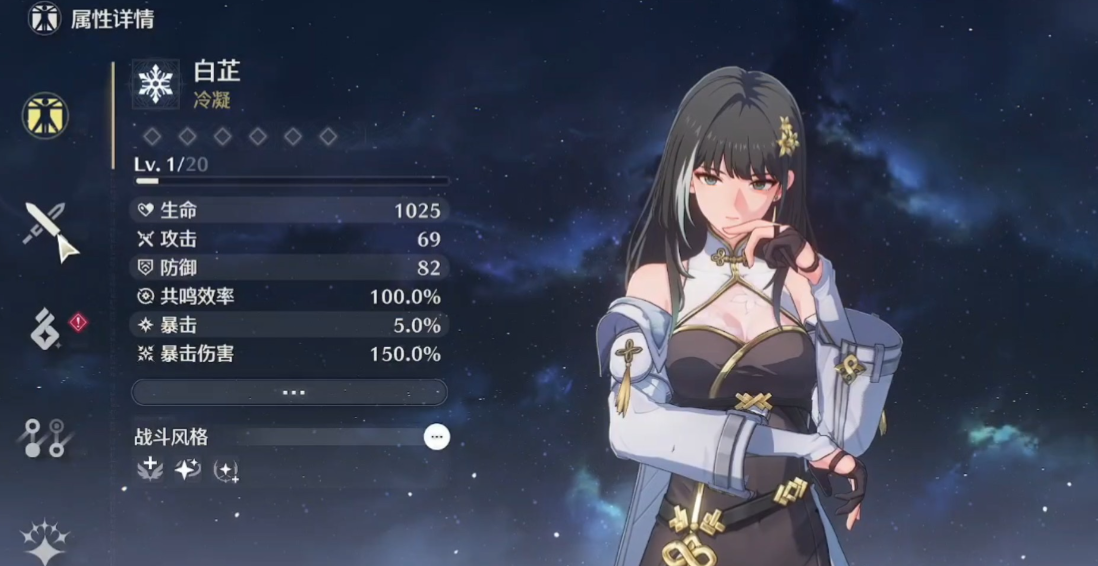Inspect the 共鸣效率 stat row
This screenshot has height=566, width=1098.
289,297
